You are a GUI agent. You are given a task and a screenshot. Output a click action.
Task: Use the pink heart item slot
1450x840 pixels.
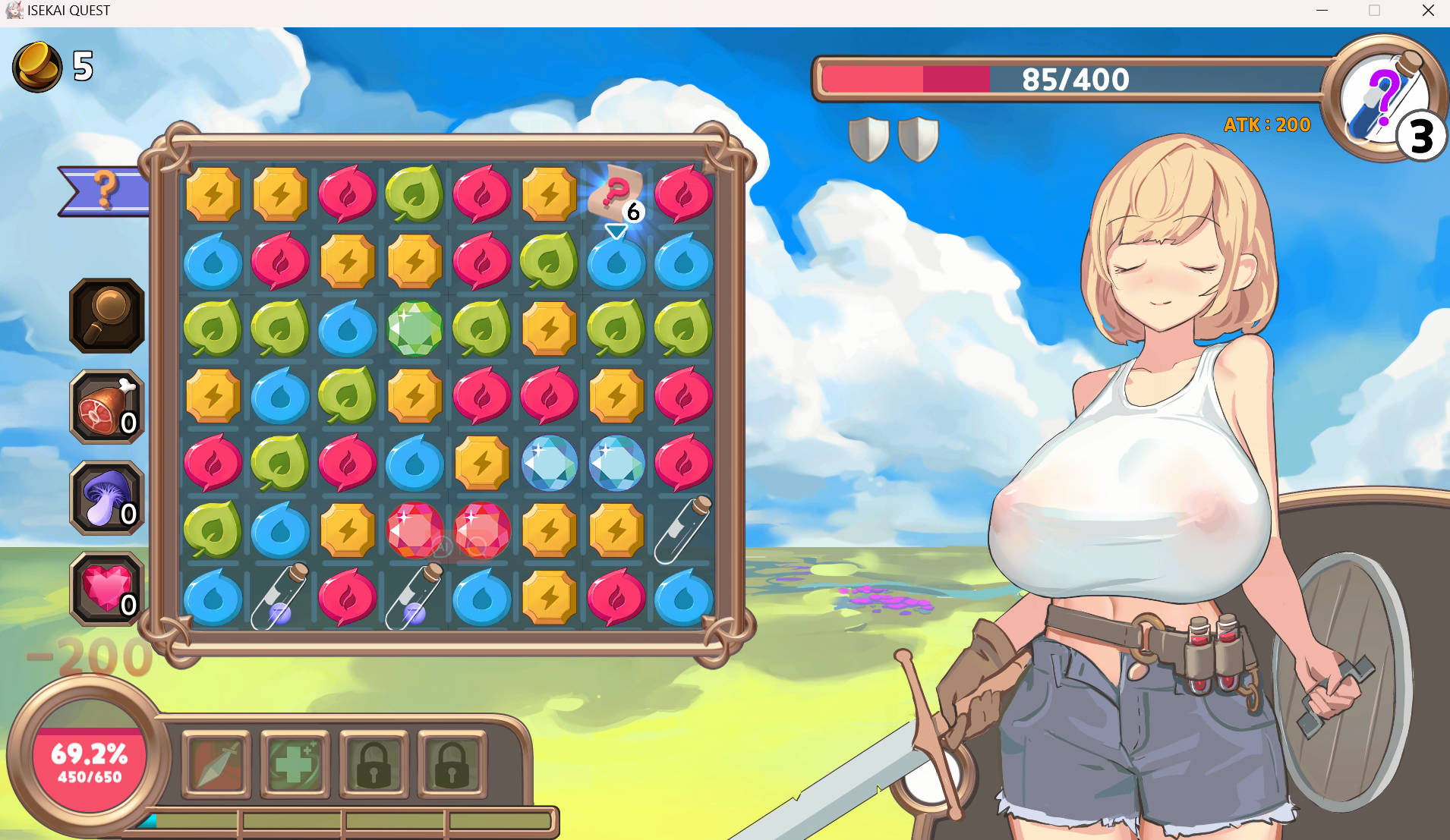[x=107, y=590]
